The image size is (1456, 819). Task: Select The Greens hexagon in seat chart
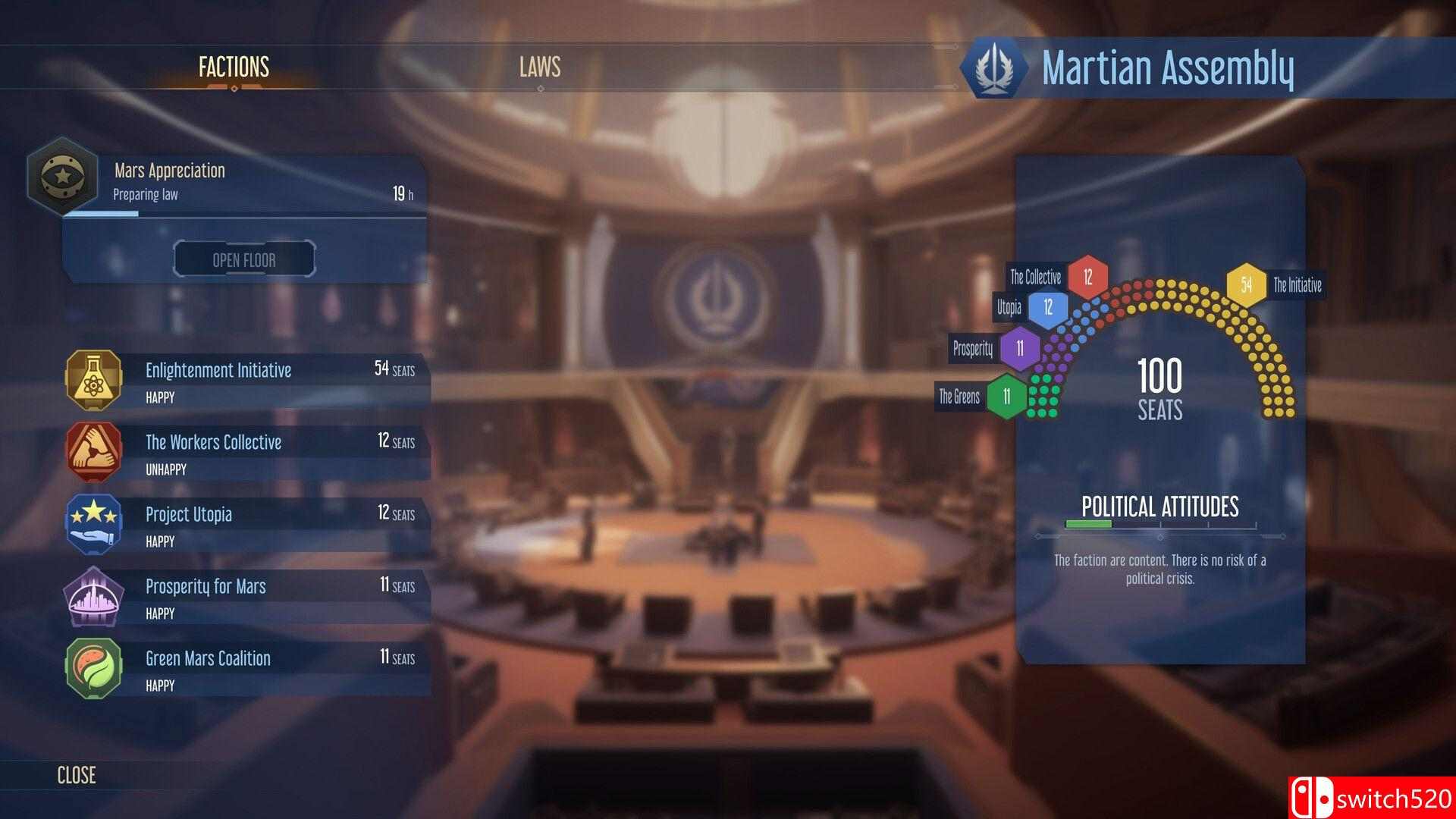click(1008, 396)
